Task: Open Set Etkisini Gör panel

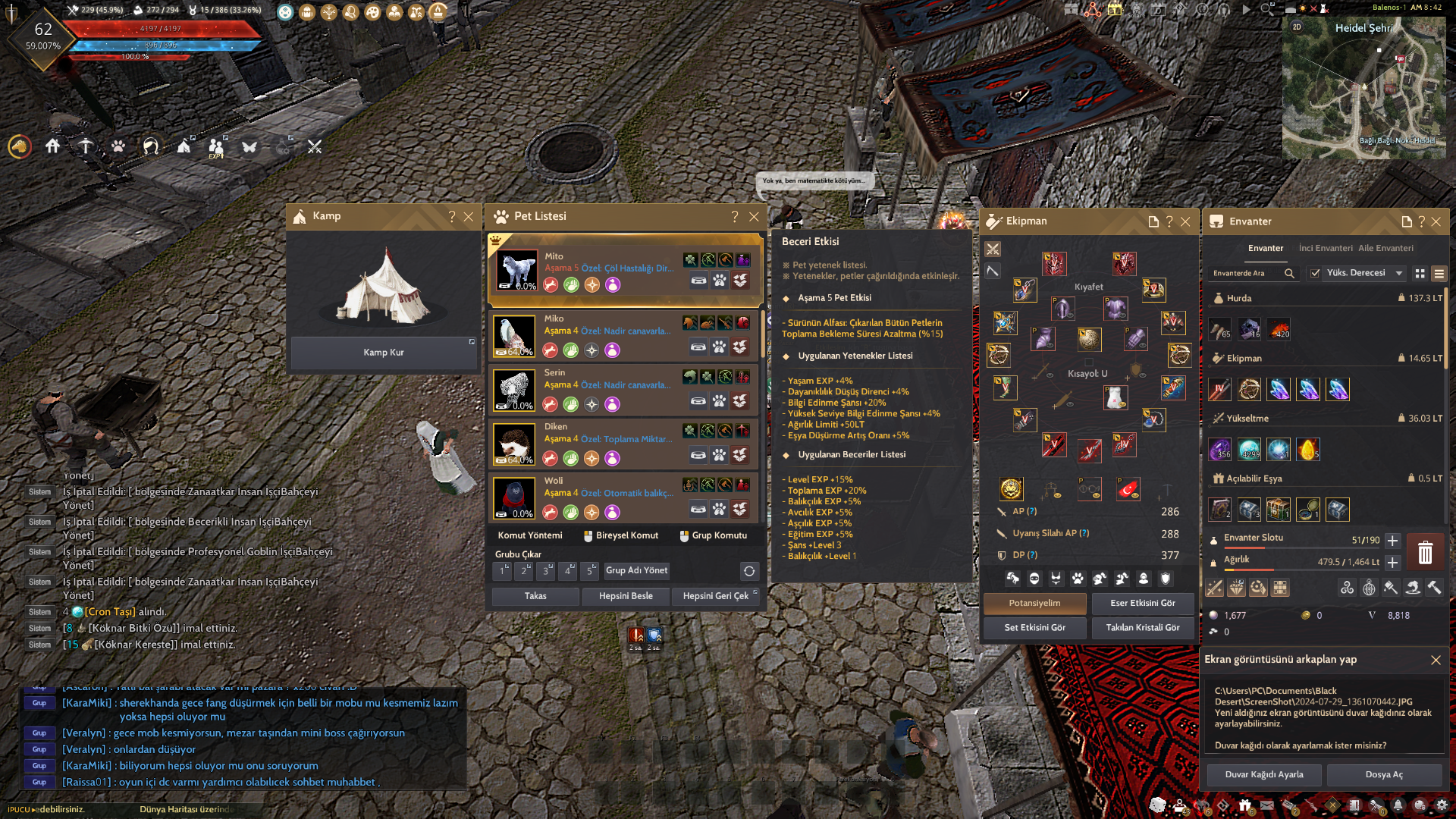Action: (1034, 627)
